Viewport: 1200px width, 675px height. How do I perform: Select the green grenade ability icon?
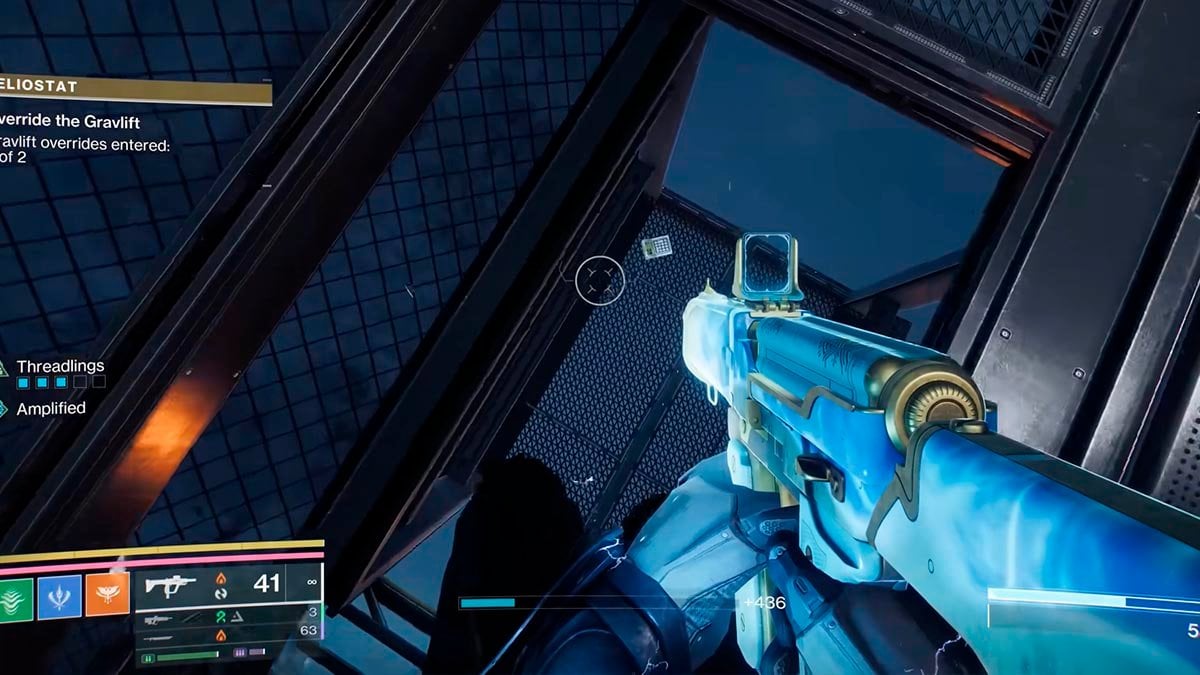point(14,596)
